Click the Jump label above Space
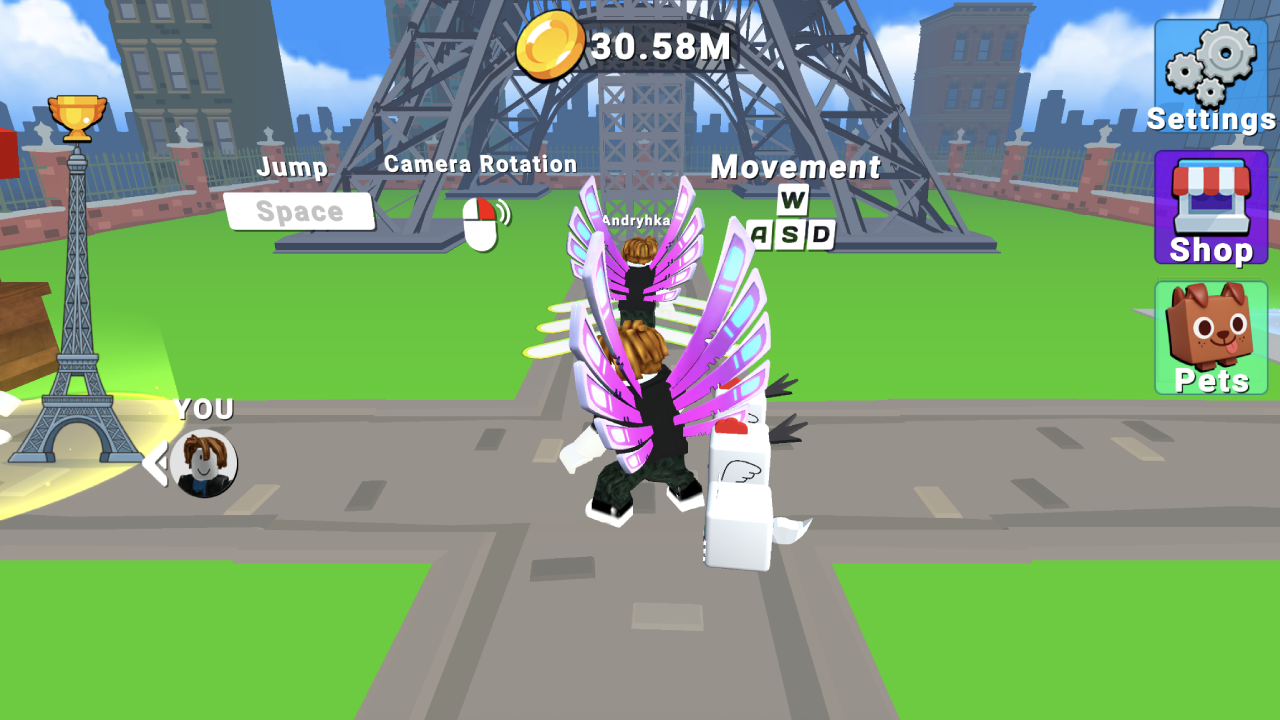 291,167
